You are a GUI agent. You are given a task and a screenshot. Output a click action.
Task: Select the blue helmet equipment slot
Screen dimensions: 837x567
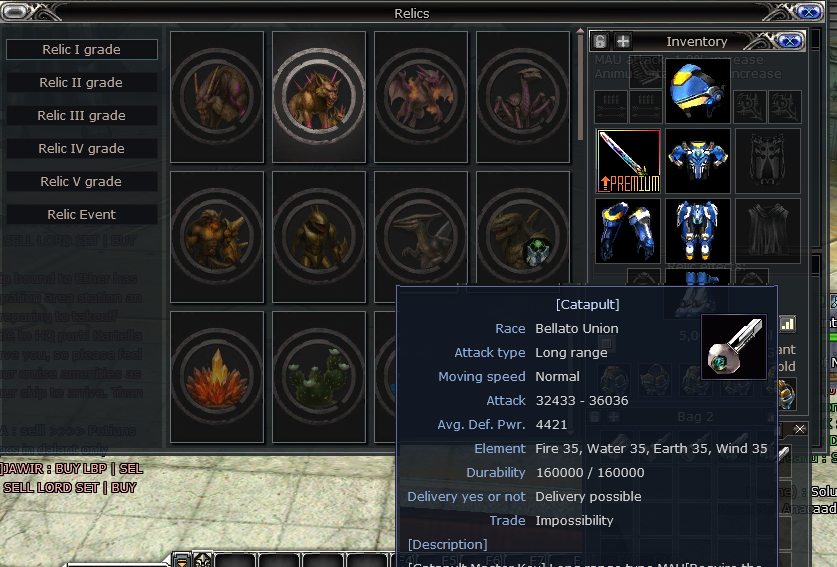click(698, 90)
